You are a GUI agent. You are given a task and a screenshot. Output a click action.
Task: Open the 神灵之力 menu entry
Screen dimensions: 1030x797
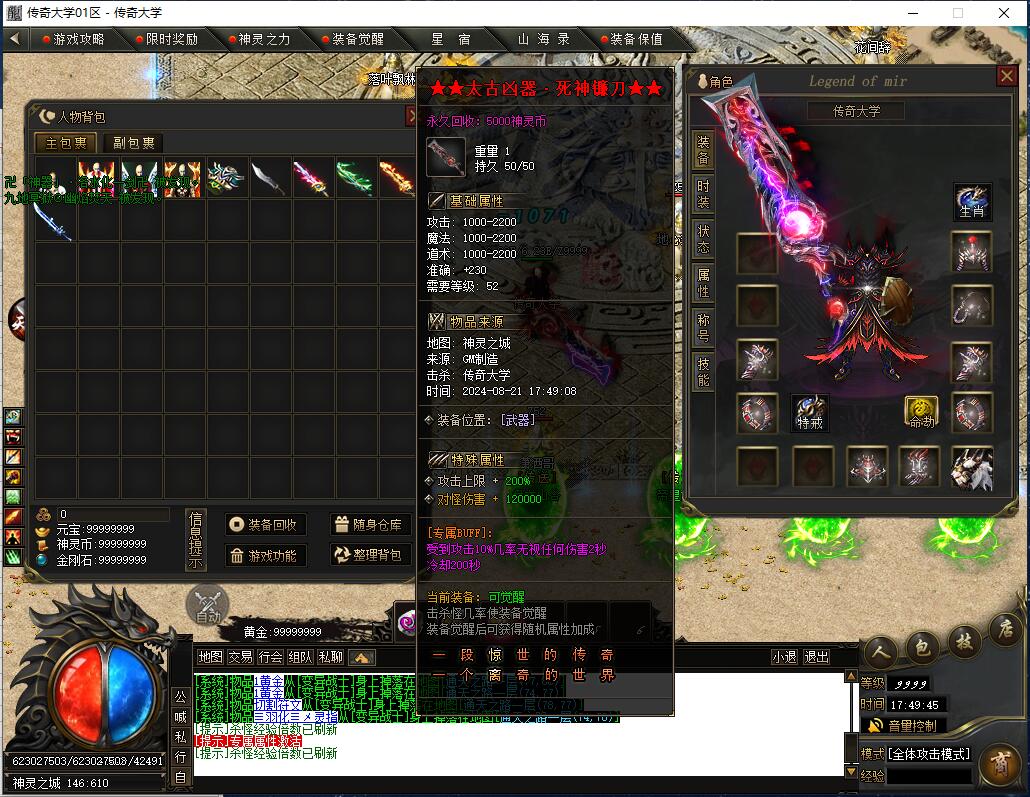tap(263, 39)
